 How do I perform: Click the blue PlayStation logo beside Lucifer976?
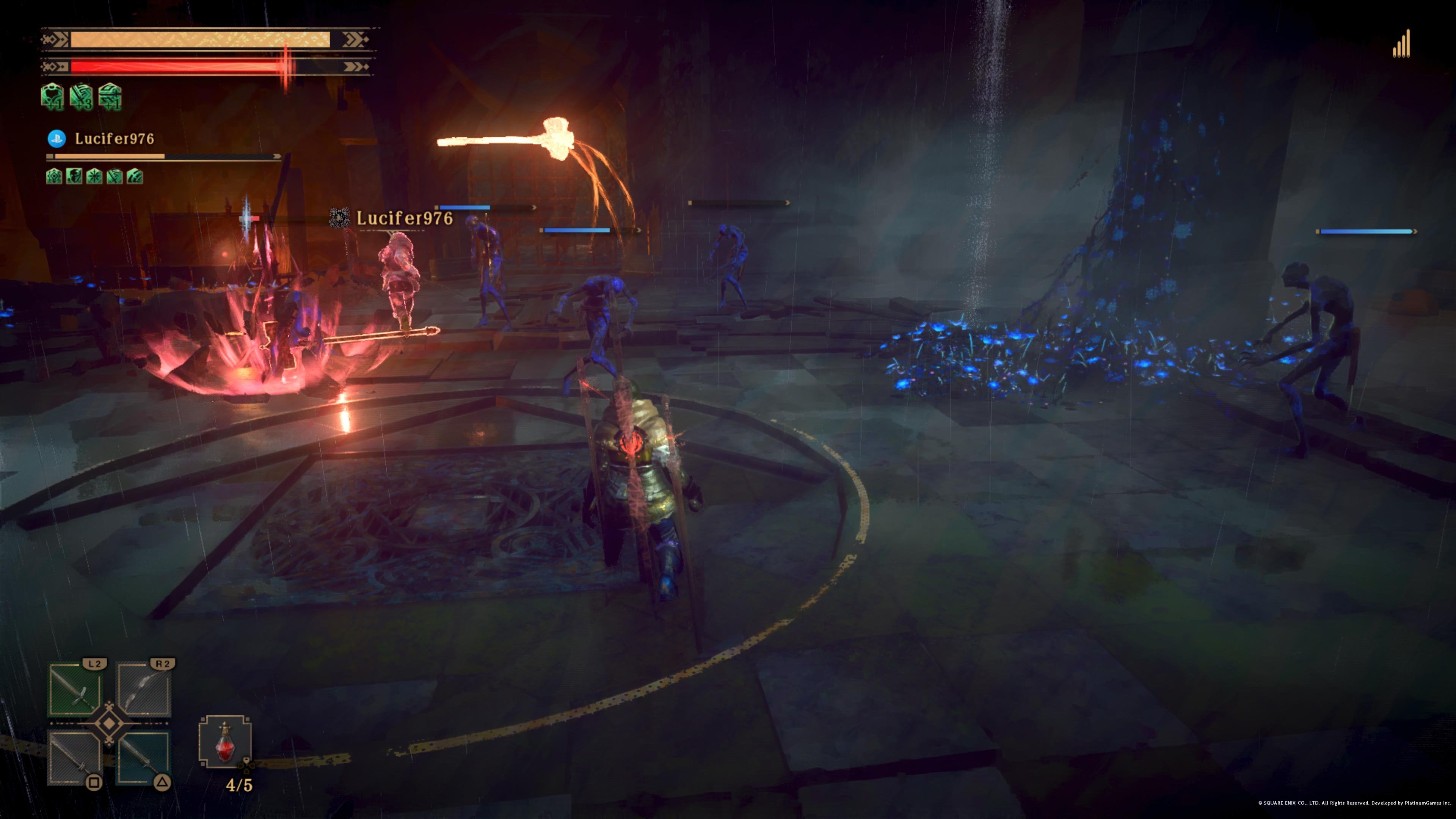[x=56, y=138]
